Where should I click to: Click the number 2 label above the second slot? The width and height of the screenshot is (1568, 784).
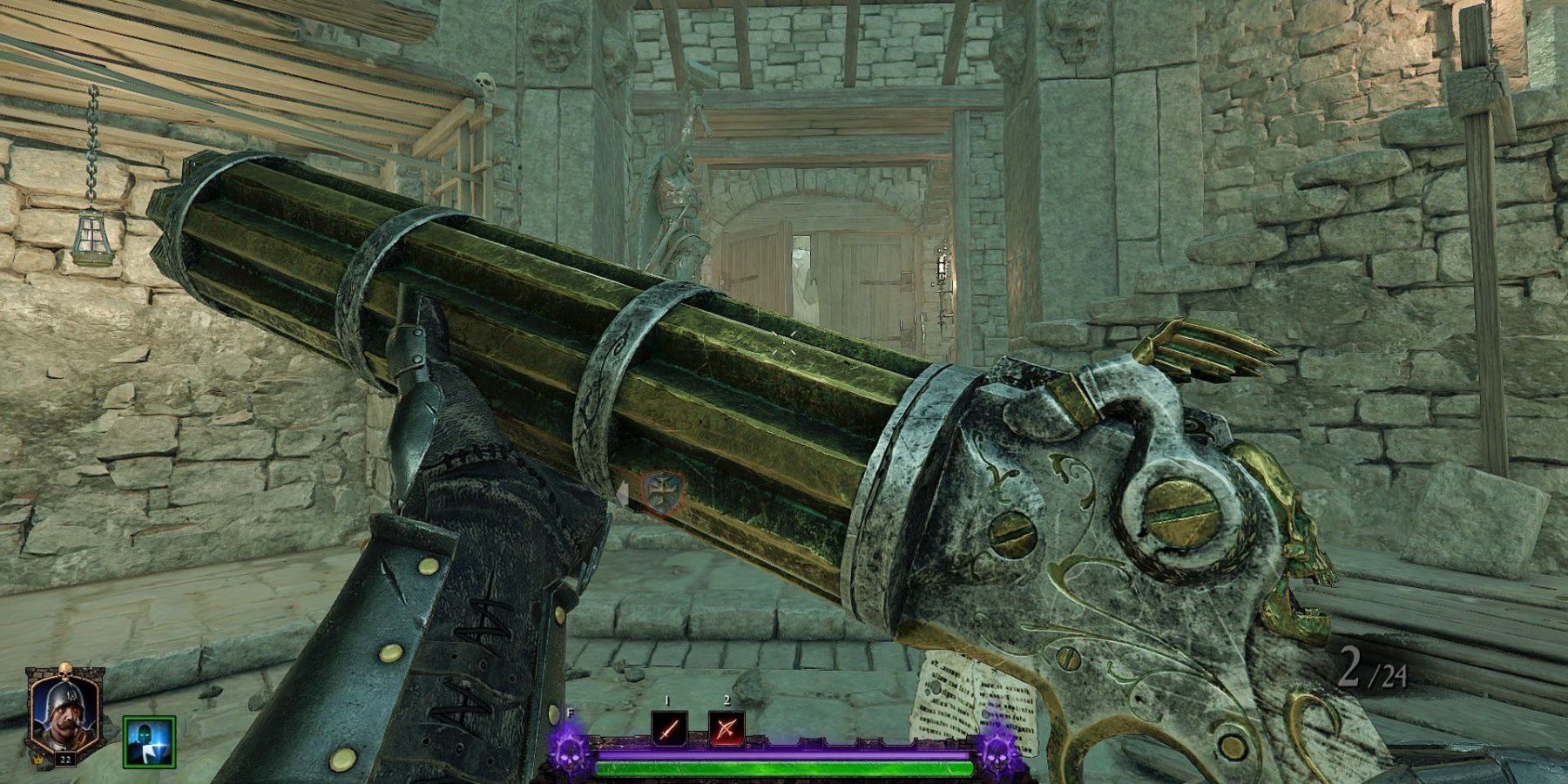(727, 699)
